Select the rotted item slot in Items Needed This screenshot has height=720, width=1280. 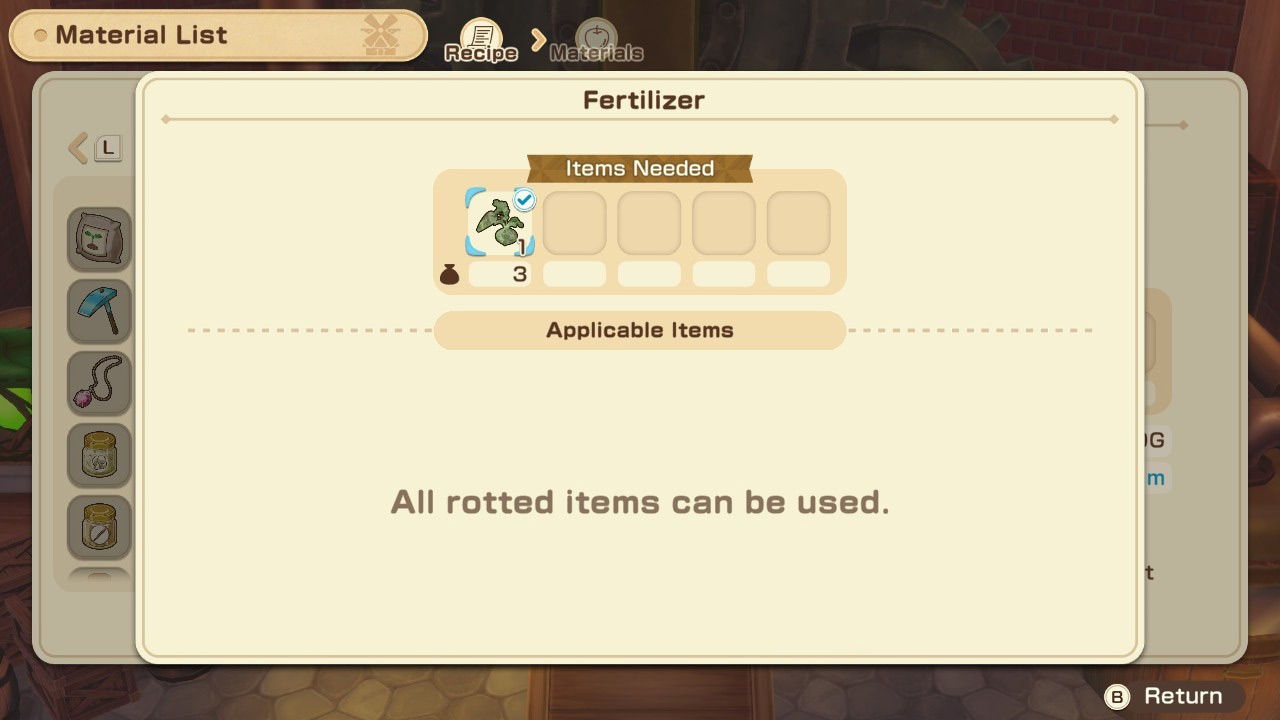pyautogui.click(x=500, y=223)
